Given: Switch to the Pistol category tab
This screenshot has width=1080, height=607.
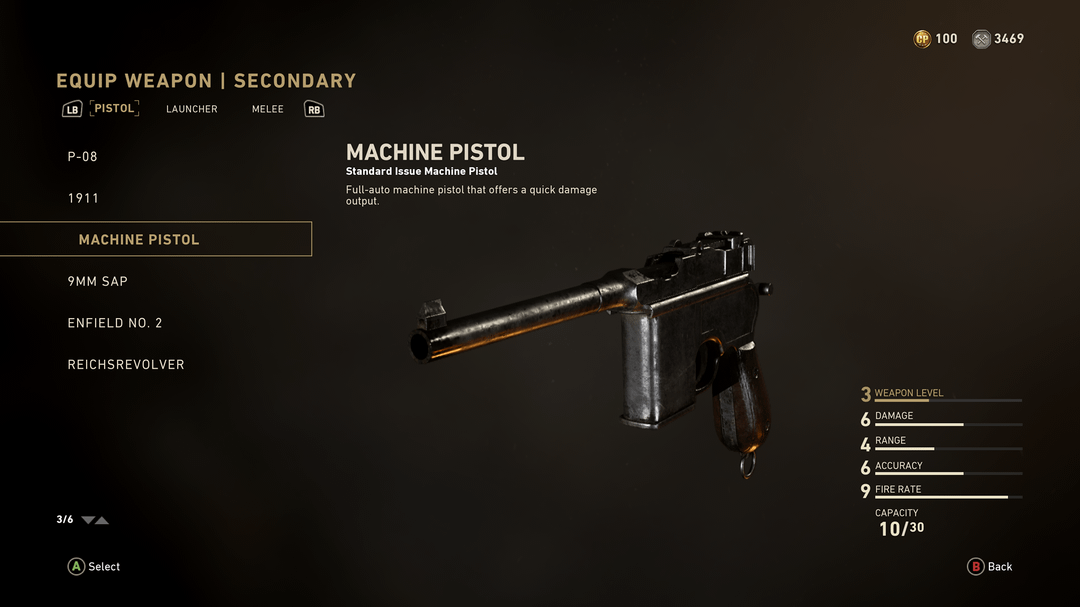Looking at the screenshot, I should 114,108.
